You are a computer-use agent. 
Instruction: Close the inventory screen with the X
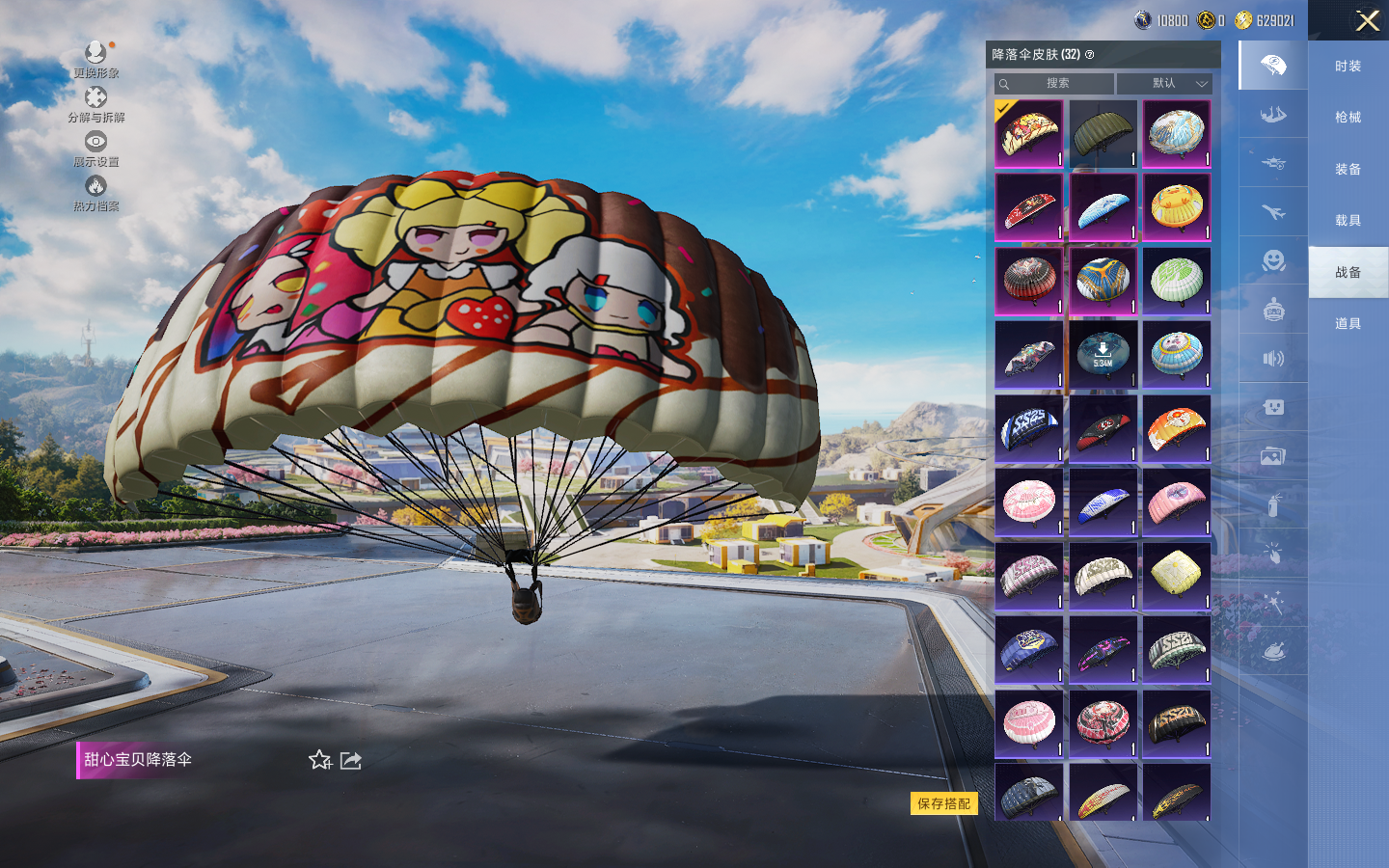click(x=1367, y=20)
